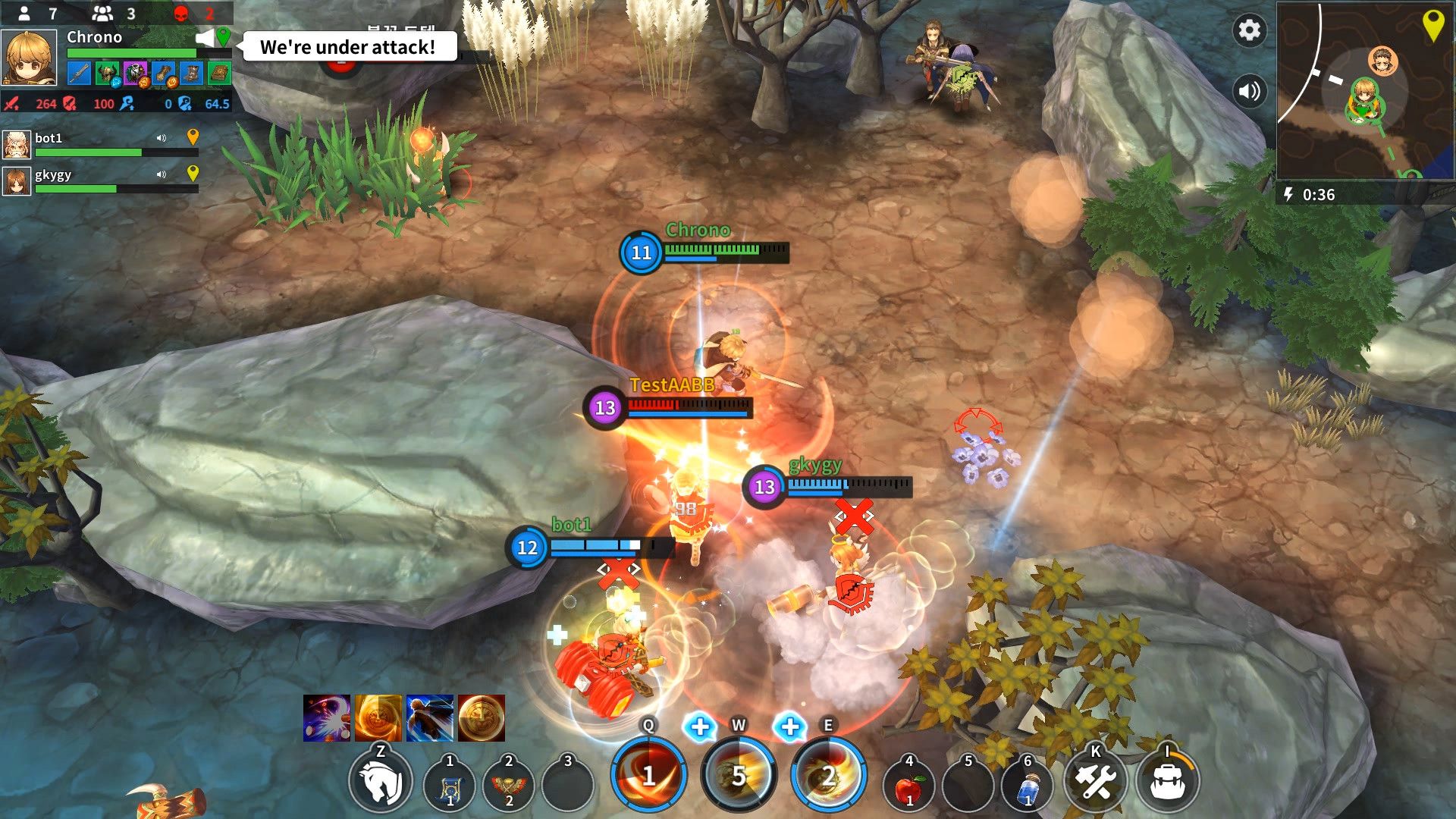Dismiss the We're under attack message bubble
This screenshot has height=819, width=1456.
point(348,47)
